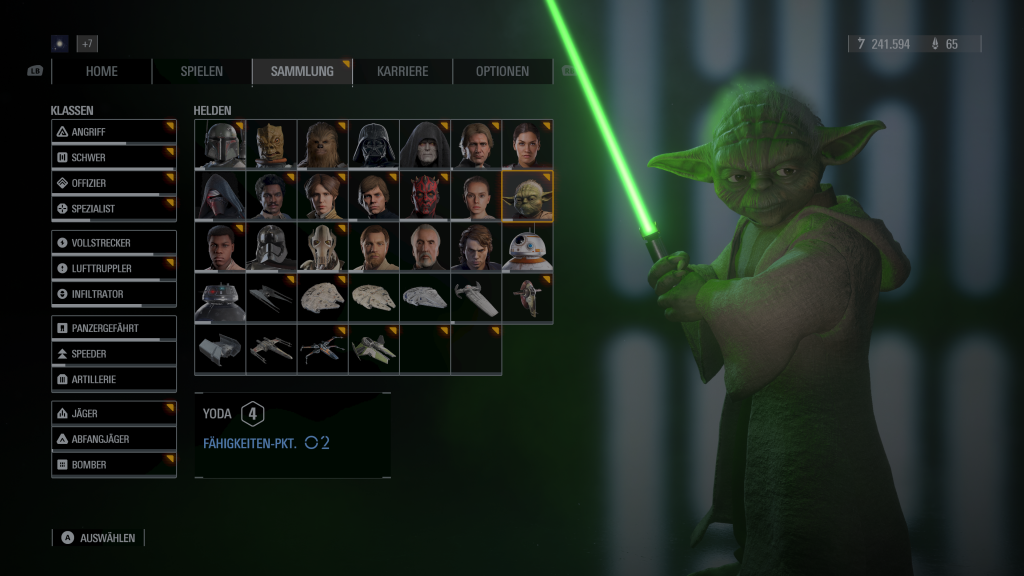Pick the Darth Maul portrait
The width and height of the screenshot is (1024, 576).
tap(425, 196)
